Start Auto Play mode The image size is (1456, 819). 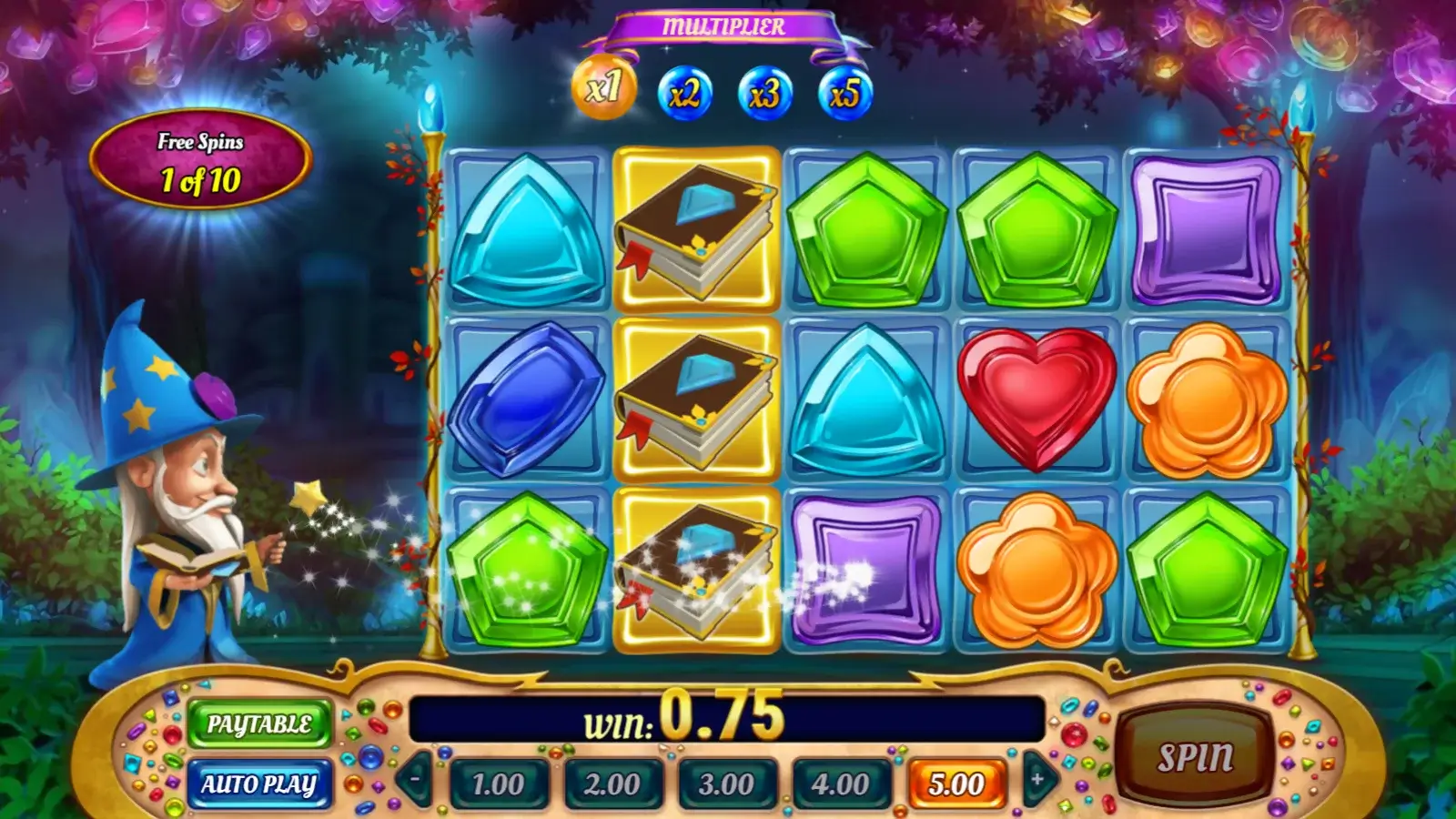(x=259, y=784)
